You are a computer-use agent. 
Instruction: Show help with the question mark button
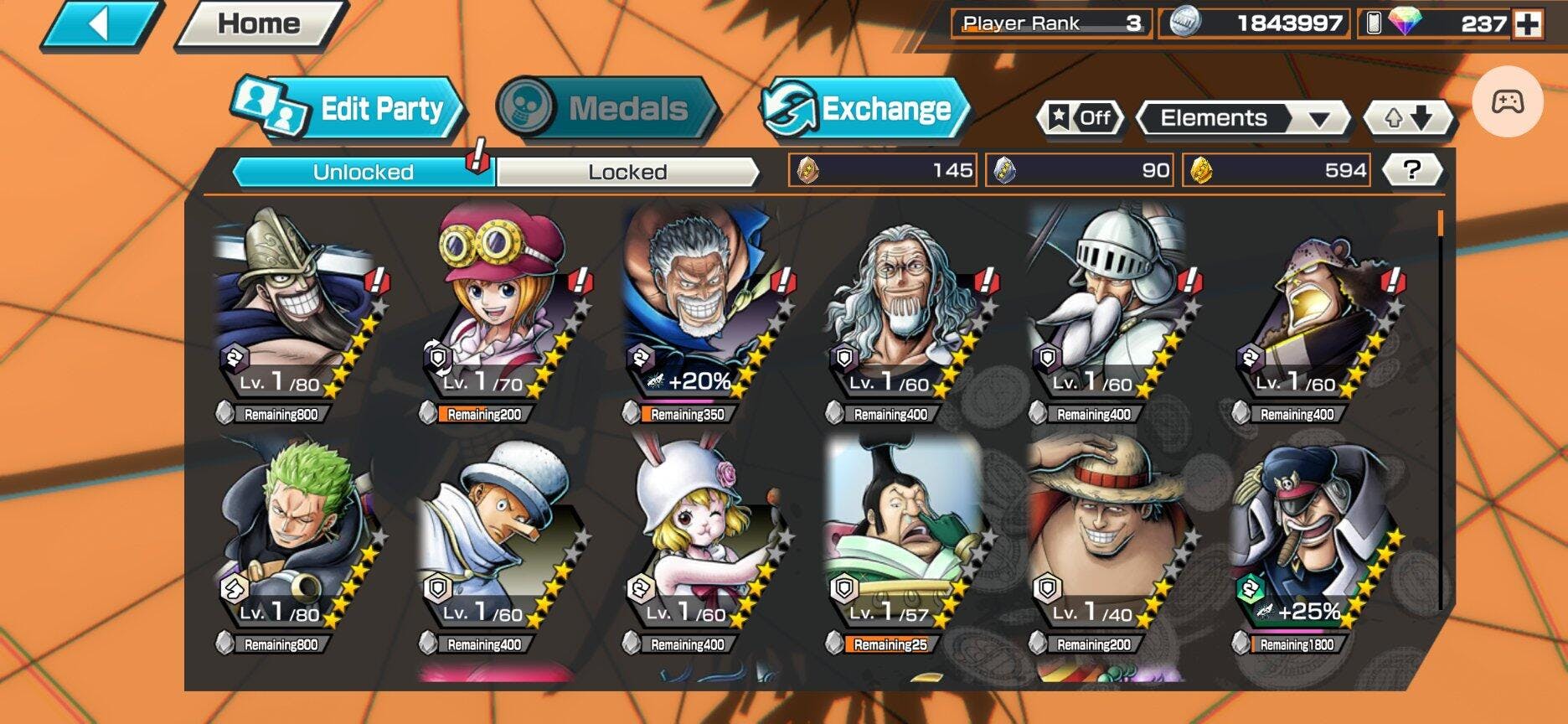click(1411, 170)
